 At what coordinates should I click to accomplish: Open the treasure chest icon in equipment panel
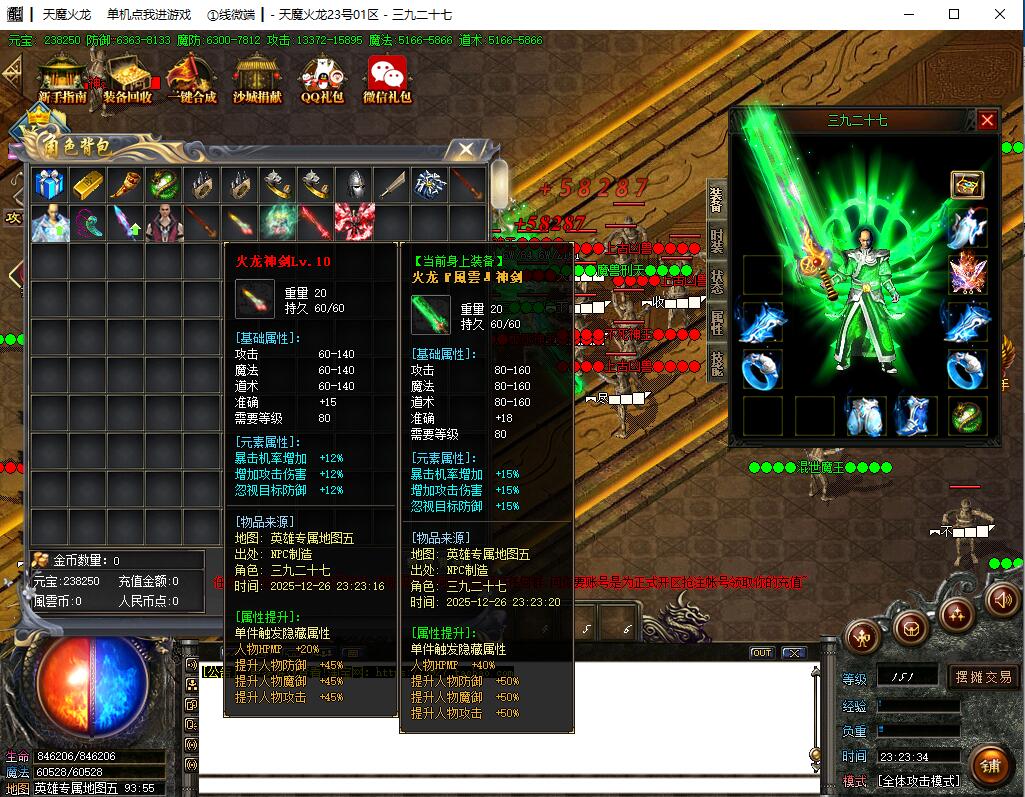point(967,185)
